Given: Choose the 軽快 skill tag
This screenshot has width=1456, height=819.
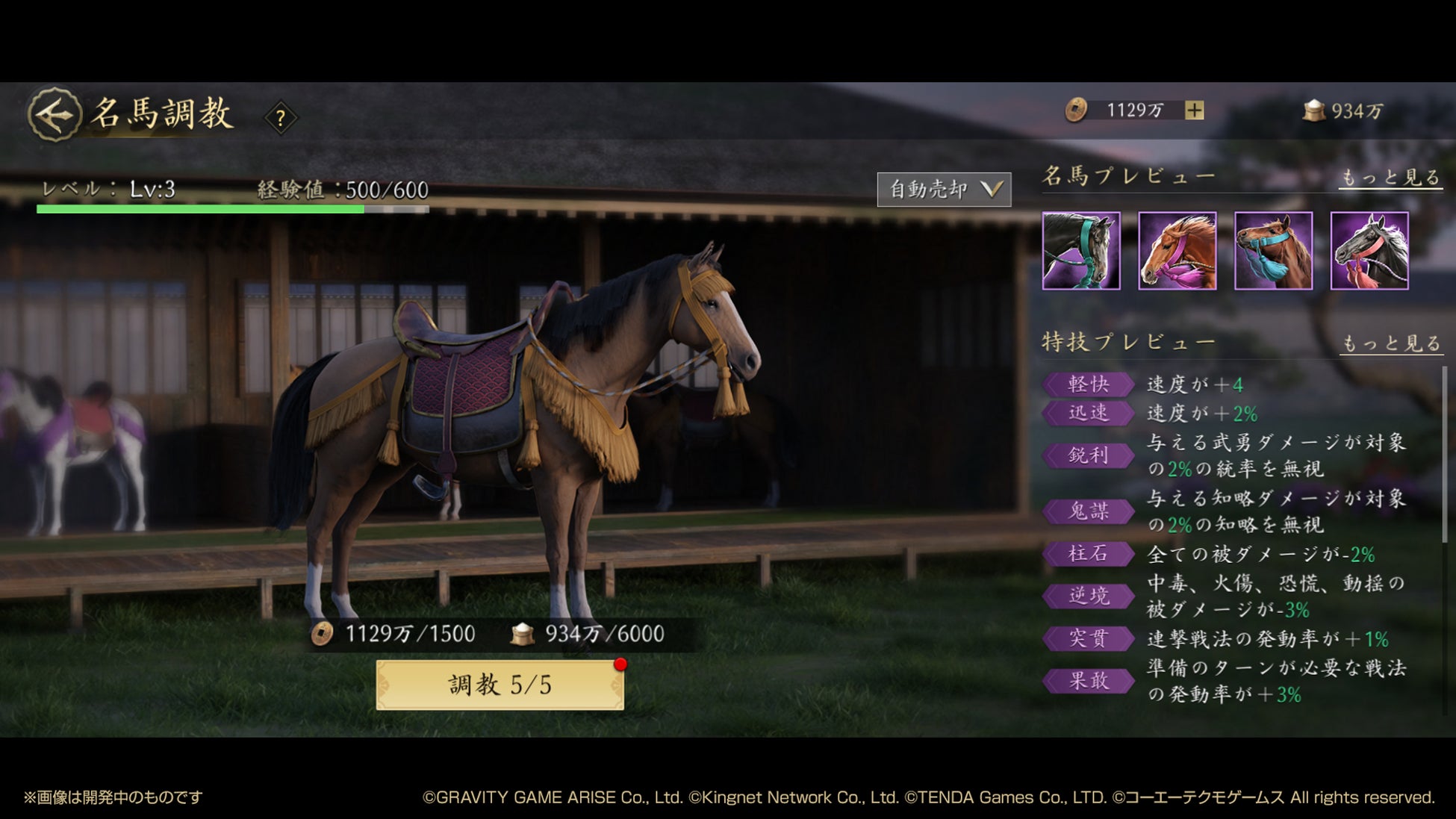Looking at the screenshot, I should (x=1089, y=384).
